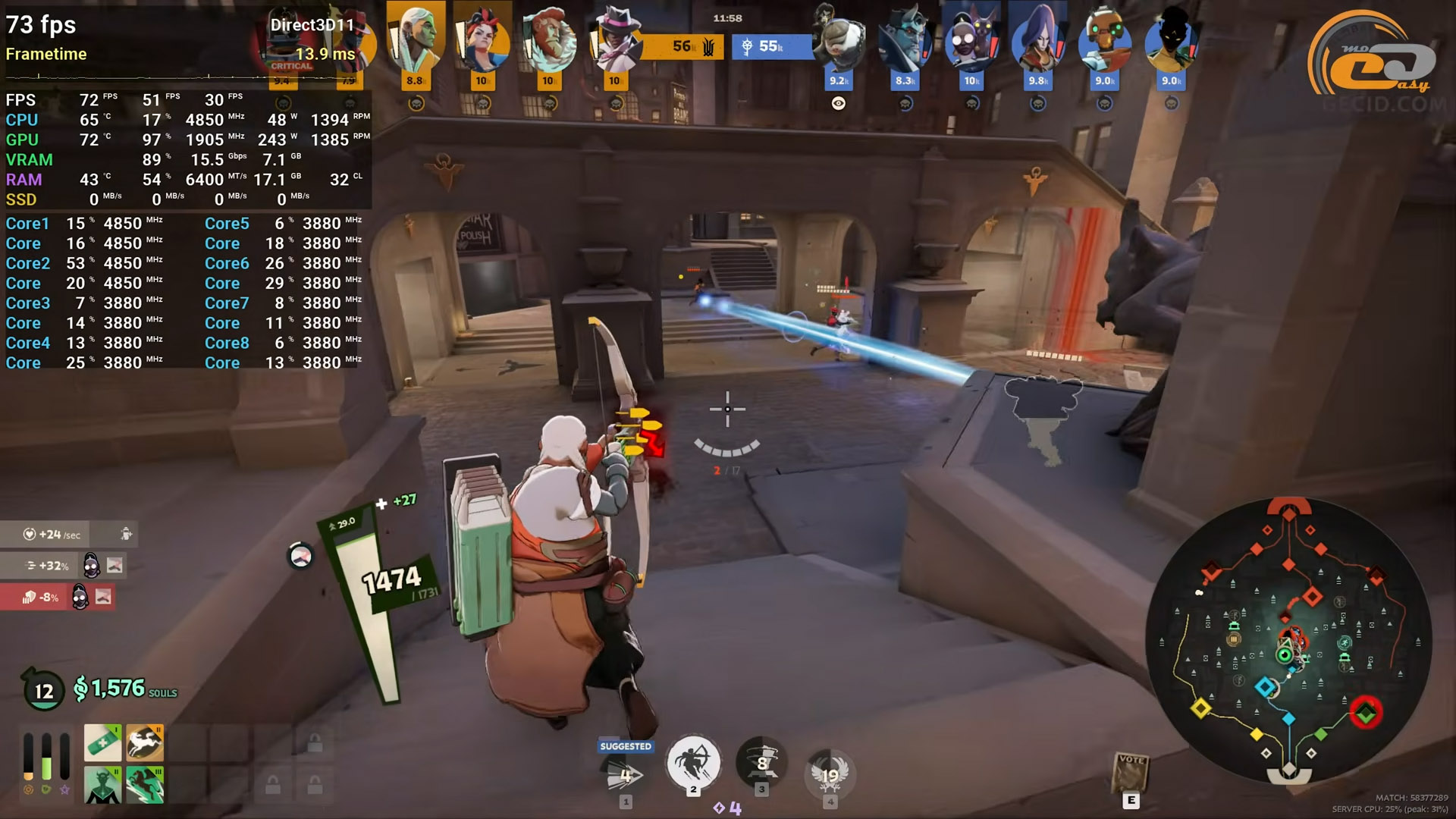Select the green healing bandage item slot
The width and height of the screenshot is (1456, 819).
(102, 742)
